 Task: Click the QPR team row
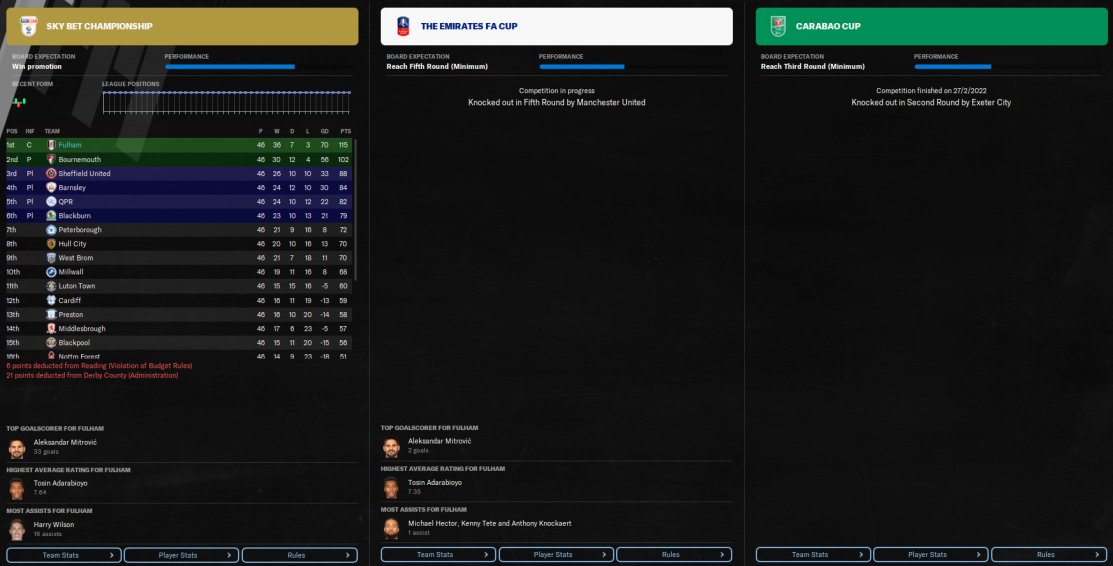point(66,201)
